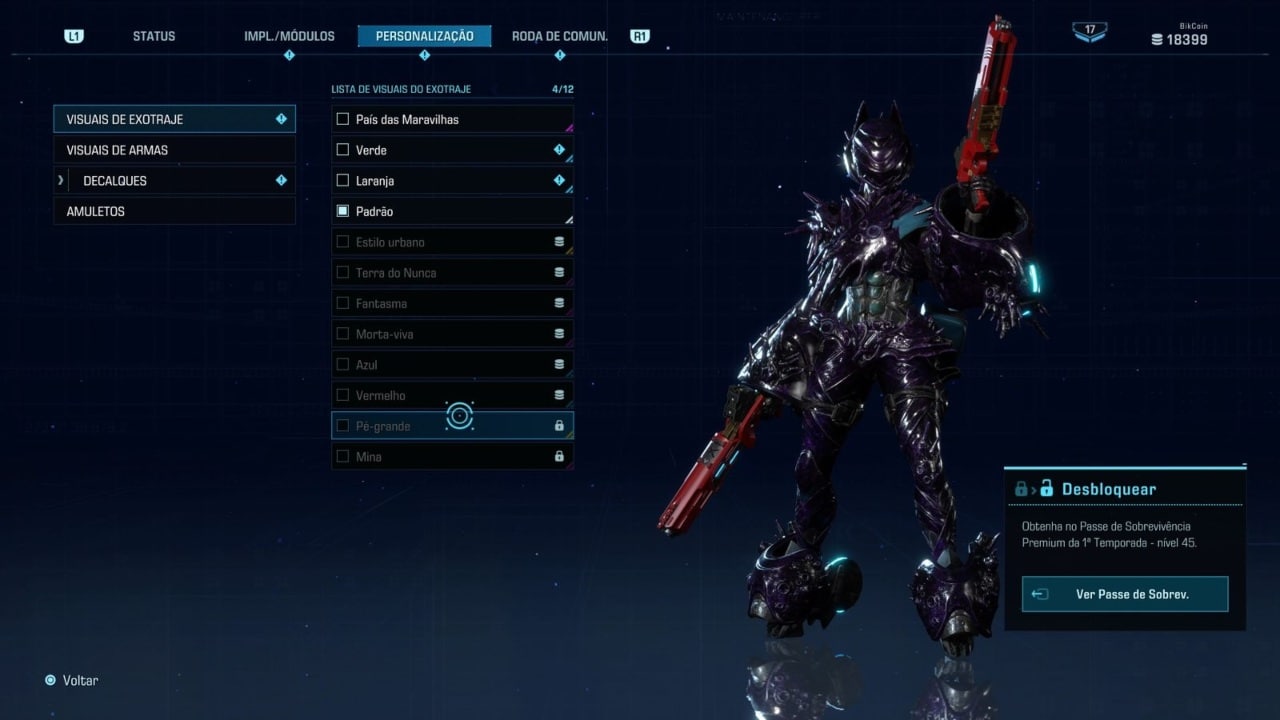Open the IMPL./MÓDULOS tab
Screen dimensions: 1280x720
coord(289,36)
